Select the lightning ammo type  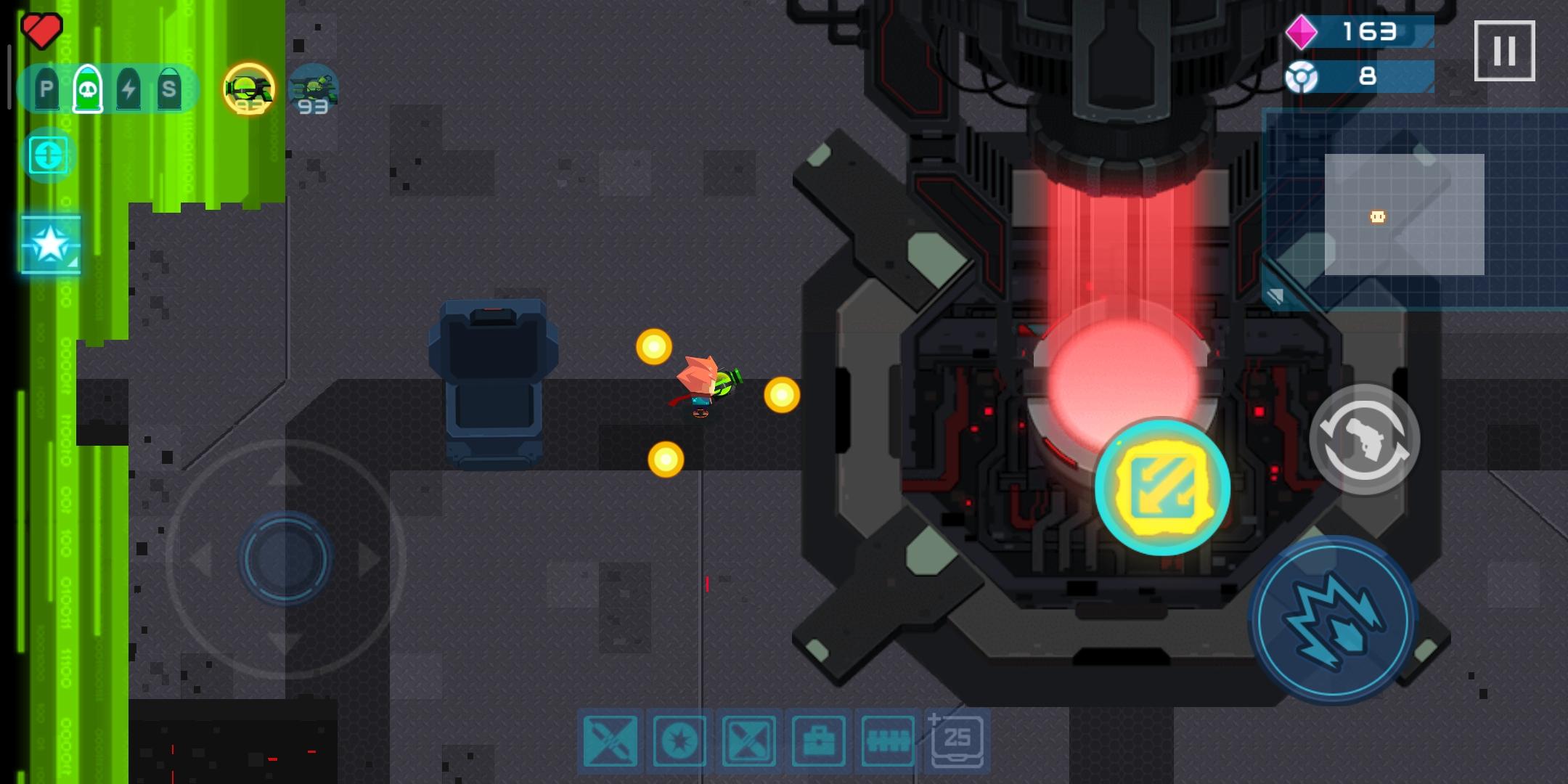point(127,89)
